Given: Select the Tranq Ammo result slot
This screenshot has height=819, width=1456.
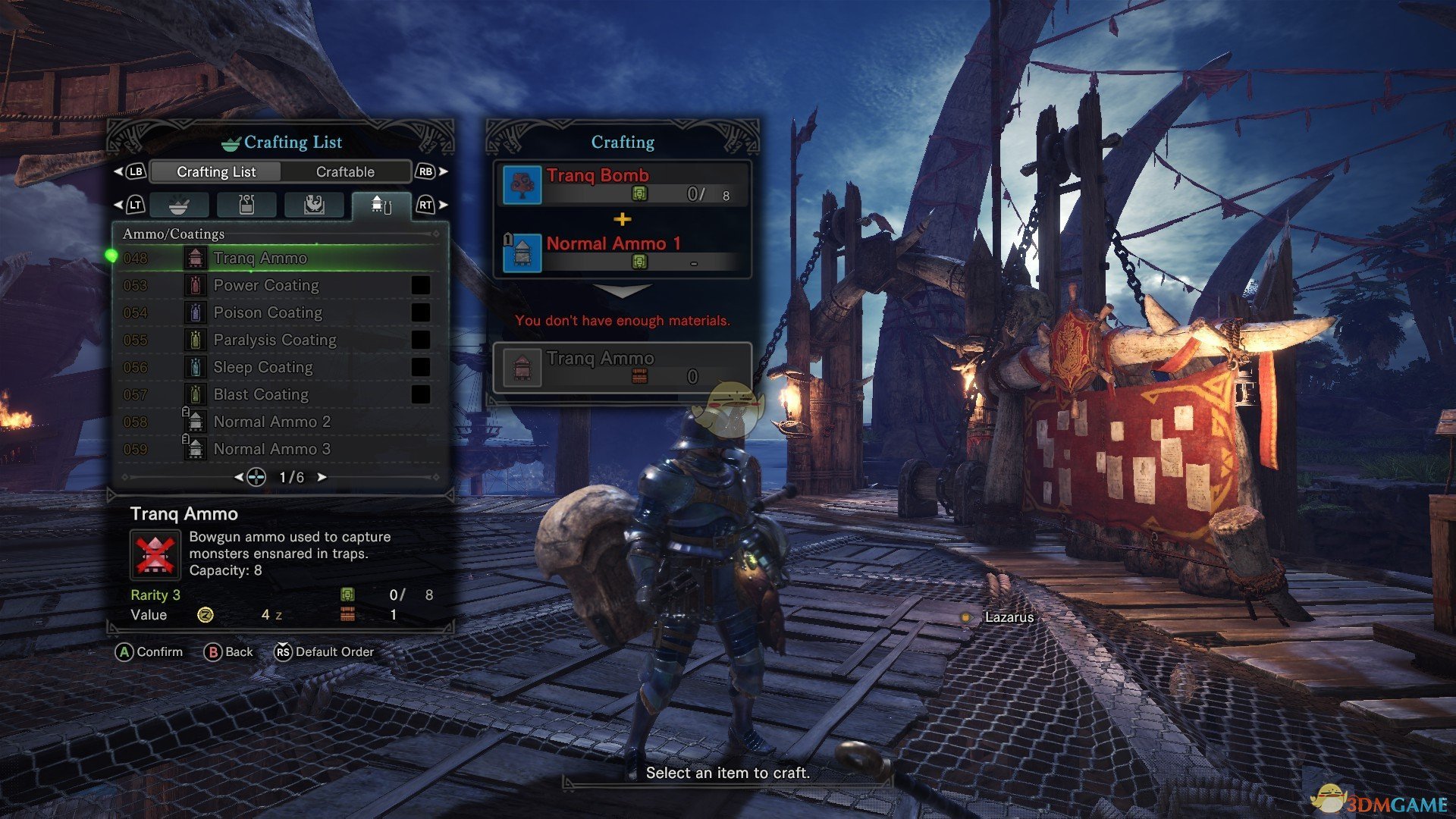Looking at the screenshot, I should point(622,368).
